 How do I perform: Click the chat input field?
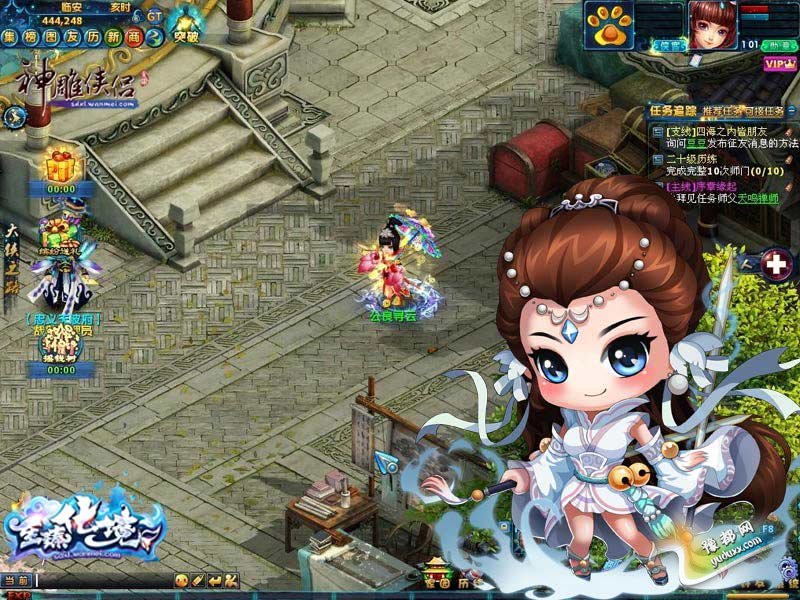tap(100, 580)
